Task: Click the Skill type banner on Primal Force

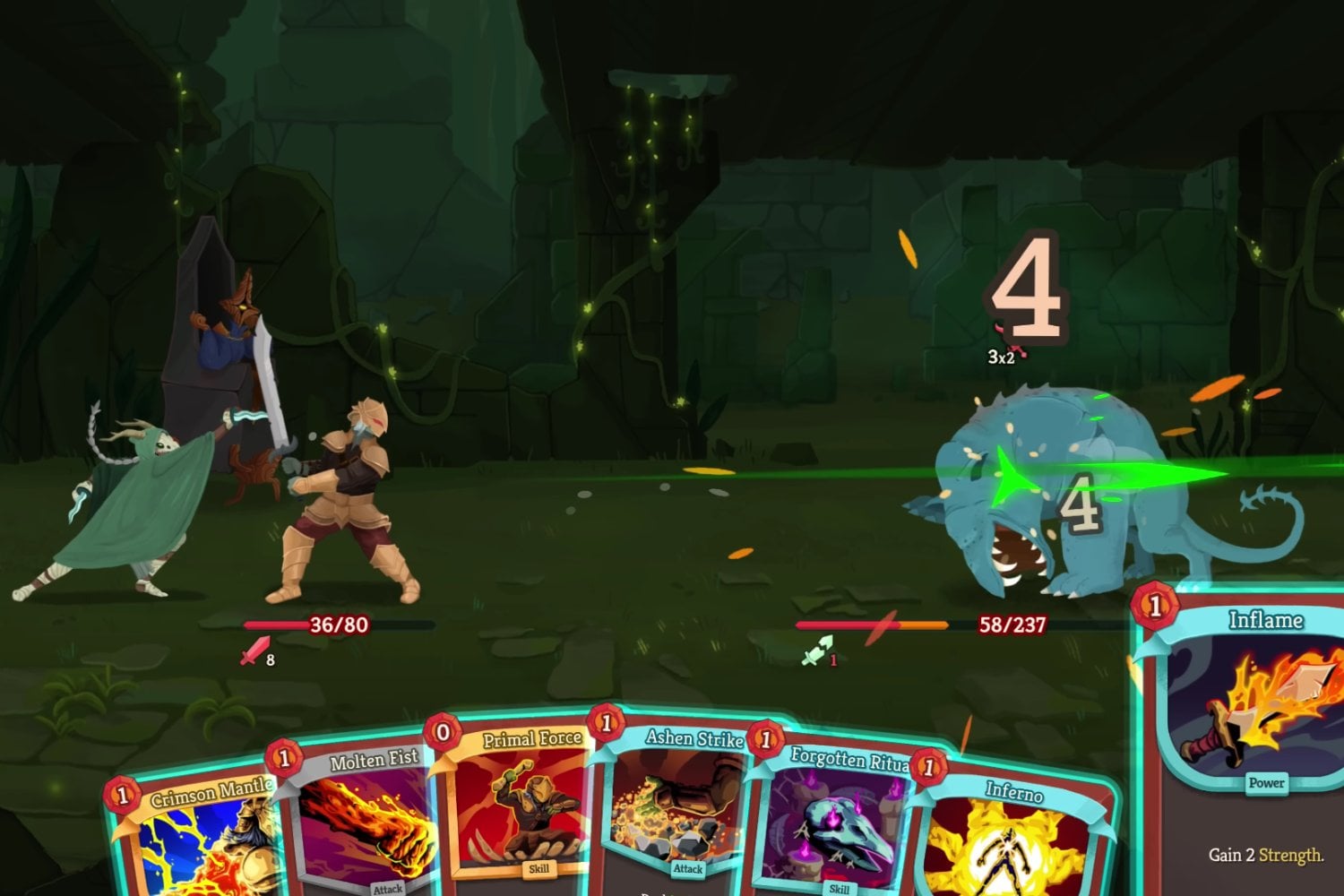Action: (x=538, y=867)
